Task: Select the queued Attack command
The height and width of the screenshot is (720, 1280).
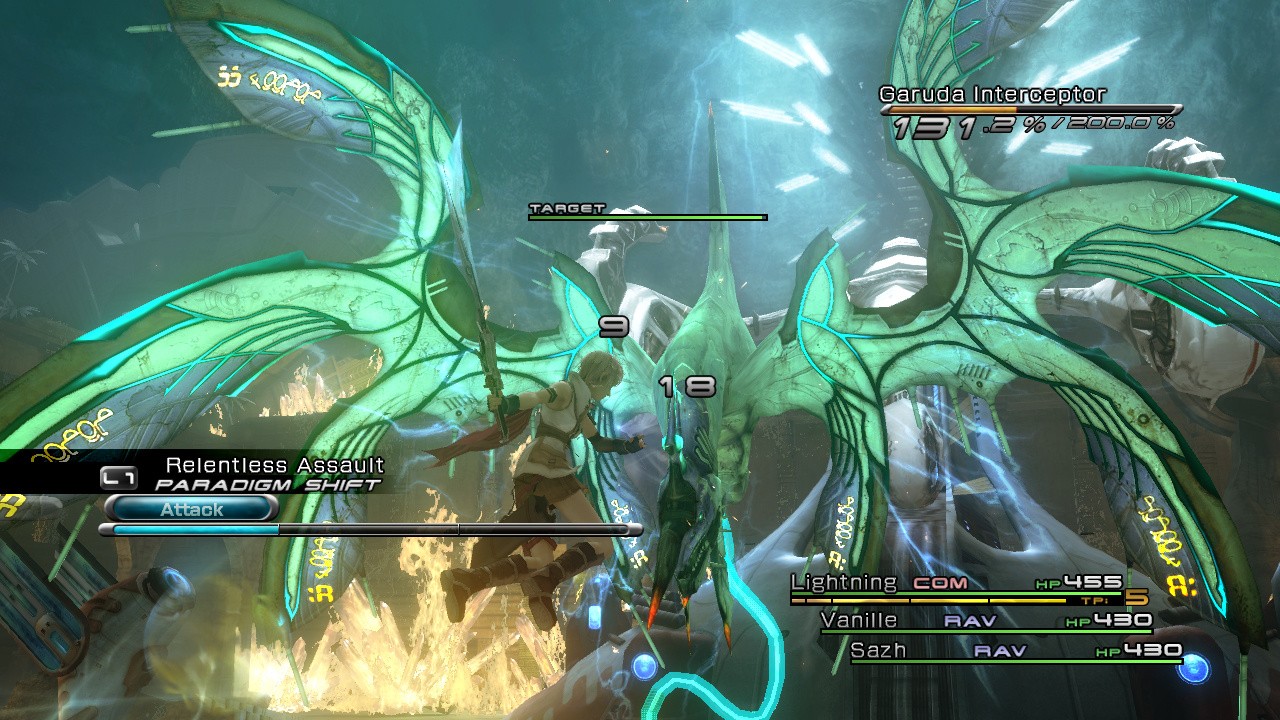Action: 190,509
